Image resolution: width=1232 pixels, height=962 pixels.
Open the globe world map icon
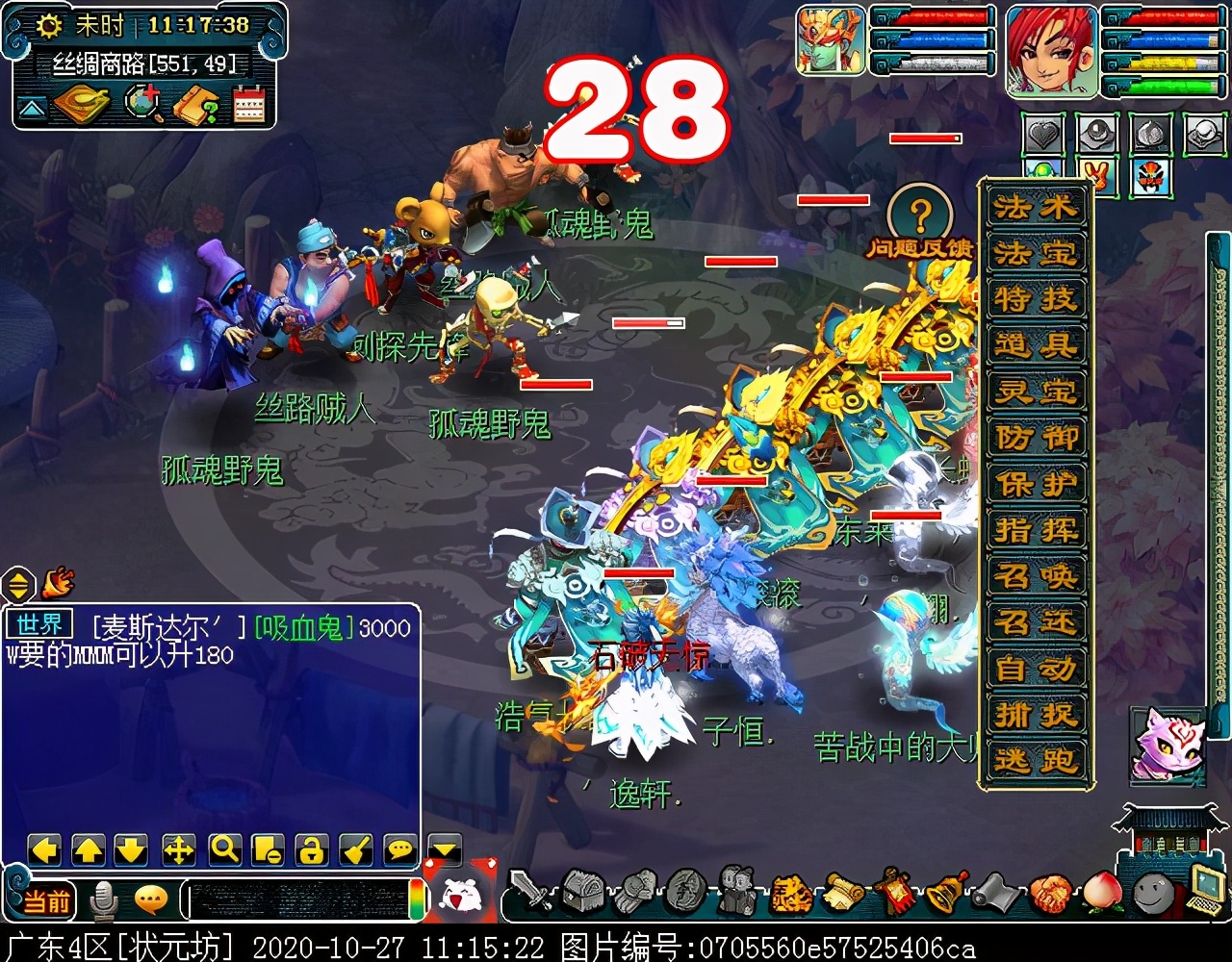click(x=144, y=104)
